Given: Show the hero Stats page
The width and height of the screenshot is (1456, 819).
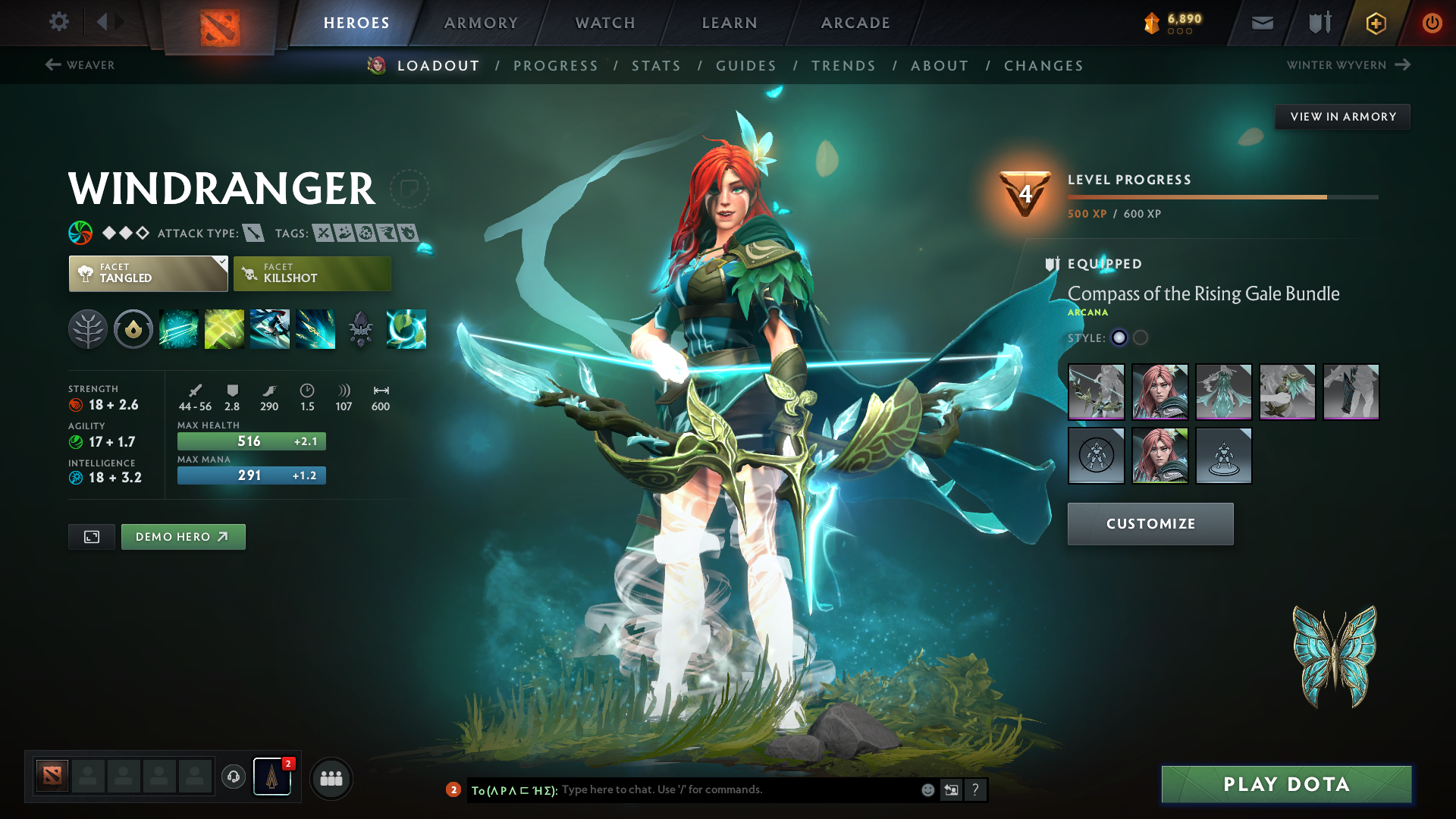Looking at the screenshot, I should (x=656, y=66).
